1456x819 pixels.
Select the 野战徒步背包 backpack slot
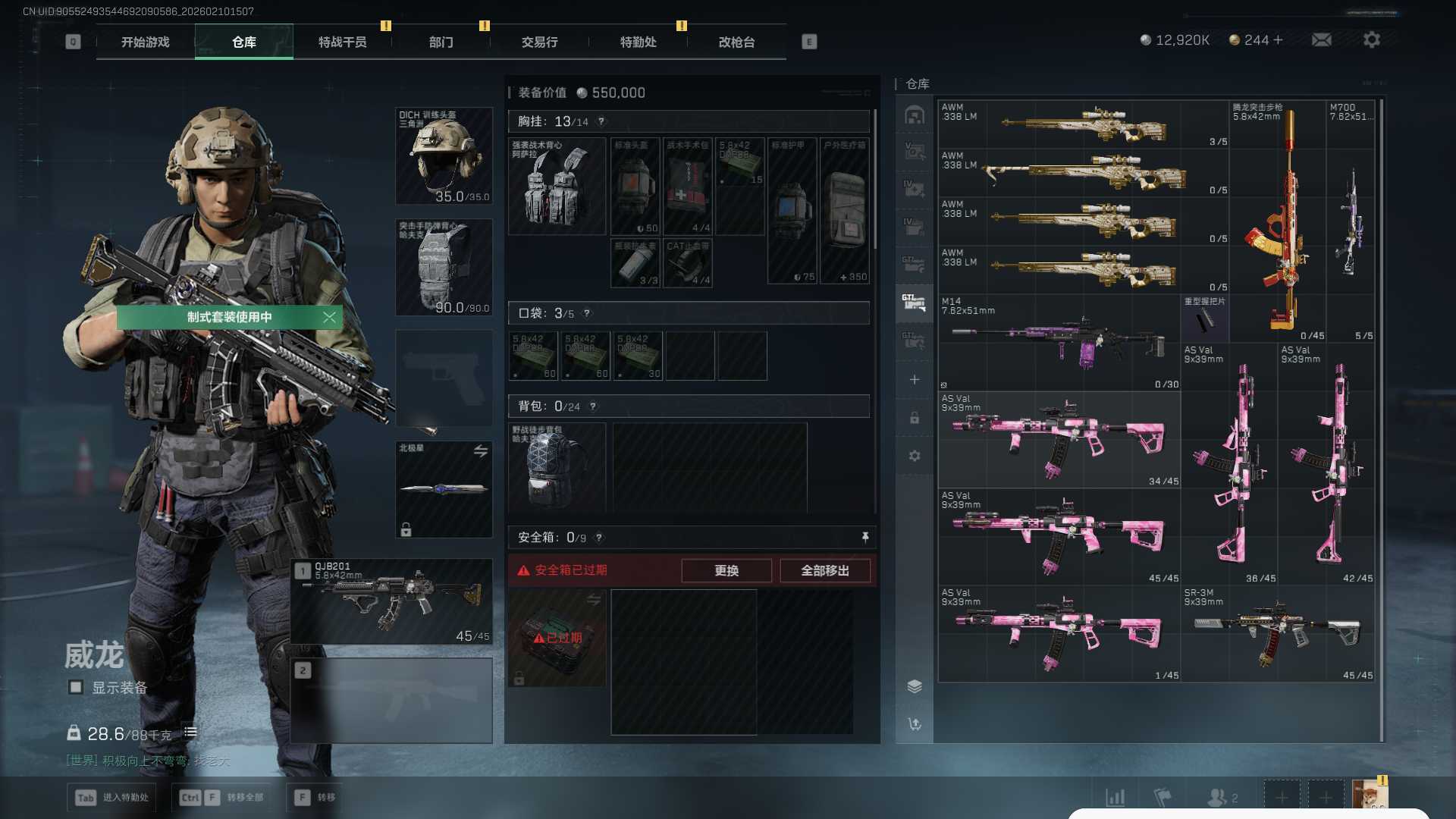click(x=556, y=468)
